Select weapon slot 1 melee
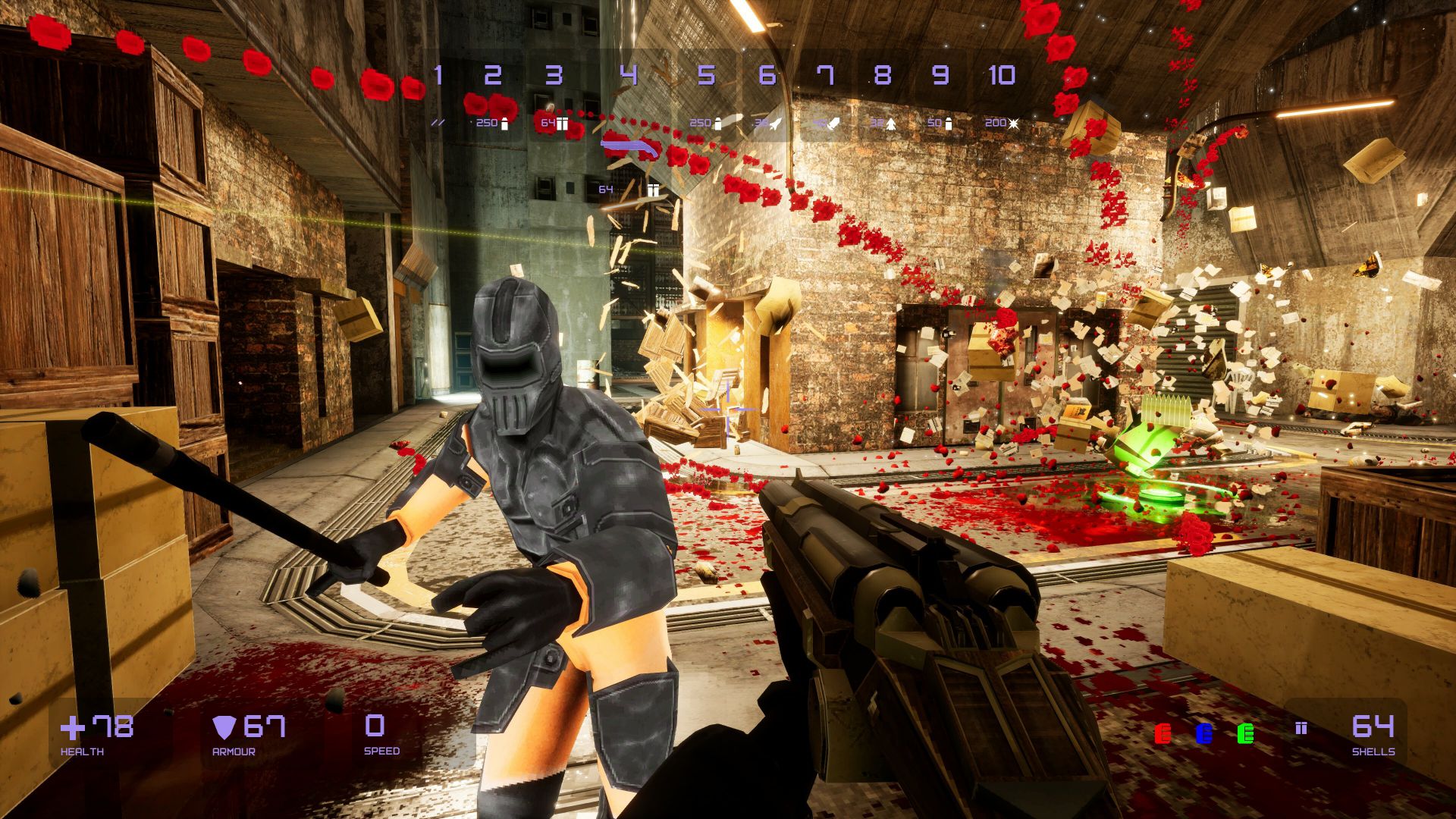This screenshot has height=819, width=1456. 438,76
